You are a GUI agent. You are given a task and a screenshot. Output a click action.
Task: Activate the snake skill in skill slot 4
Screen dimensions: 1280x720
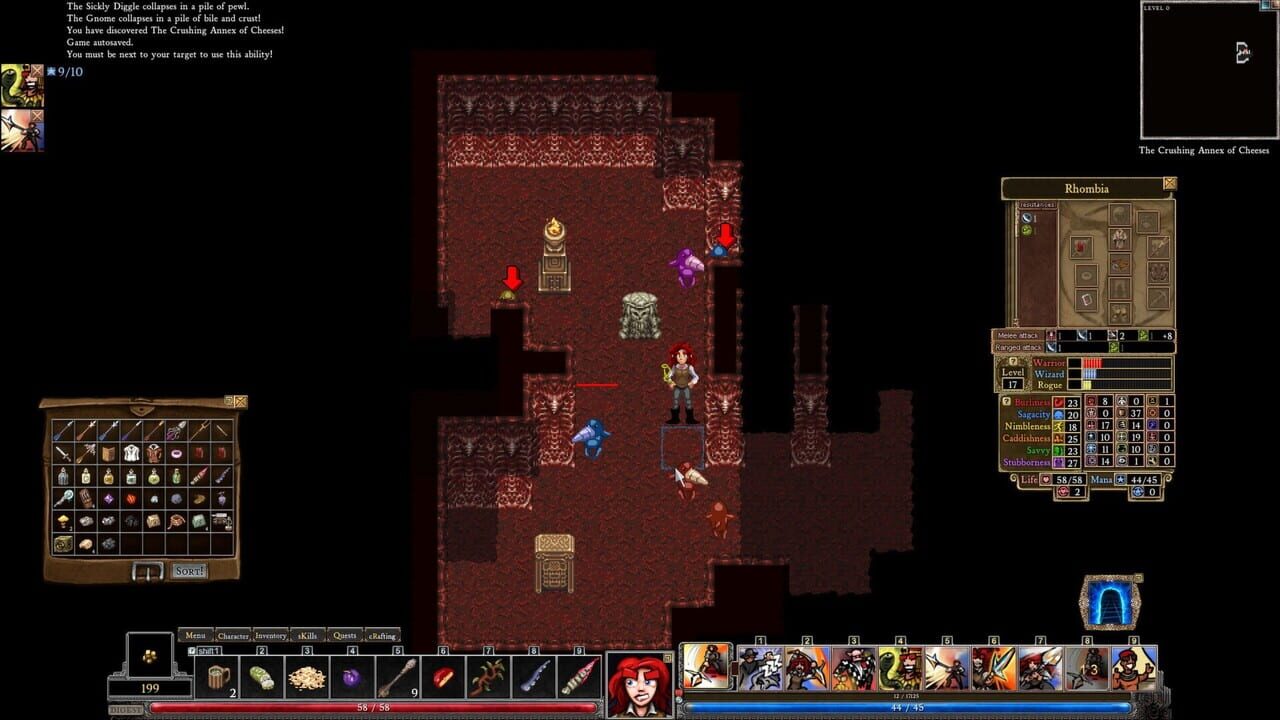point(899,667)
